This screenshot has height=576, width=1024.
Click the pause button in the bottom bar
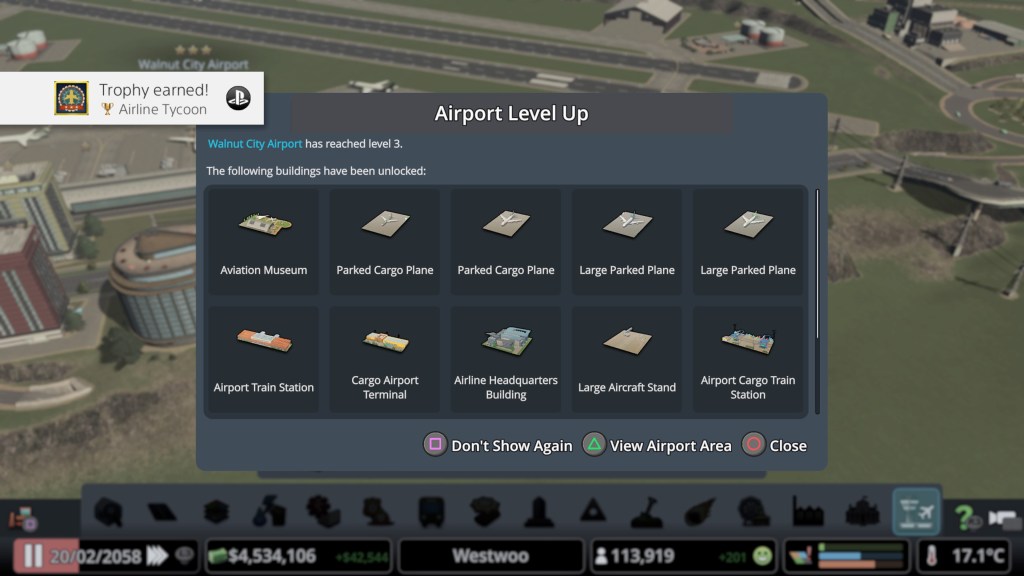(33, 556)
